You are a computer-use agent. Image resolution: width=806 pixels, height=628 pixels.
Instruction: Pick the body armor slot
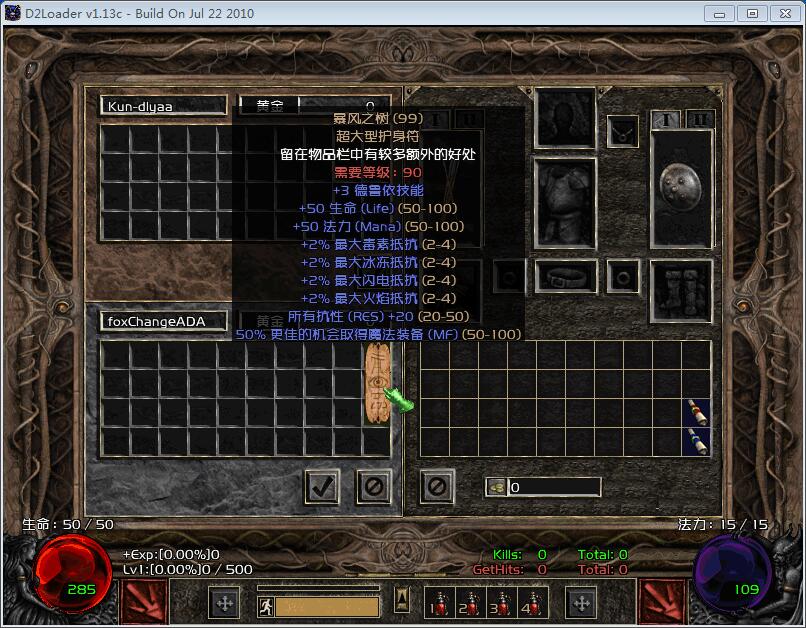coord(566,202)
